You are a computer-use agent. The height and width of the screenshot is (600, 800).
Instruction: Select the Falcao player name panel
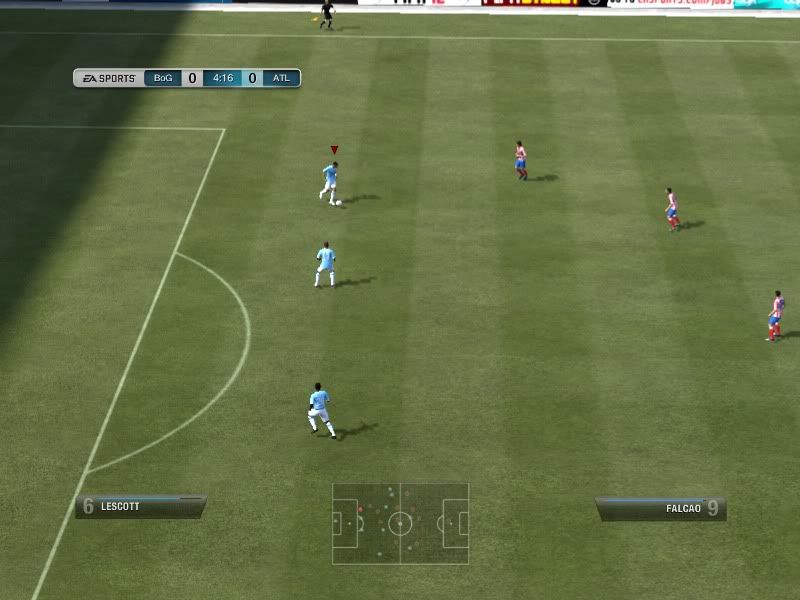point(660,509)
